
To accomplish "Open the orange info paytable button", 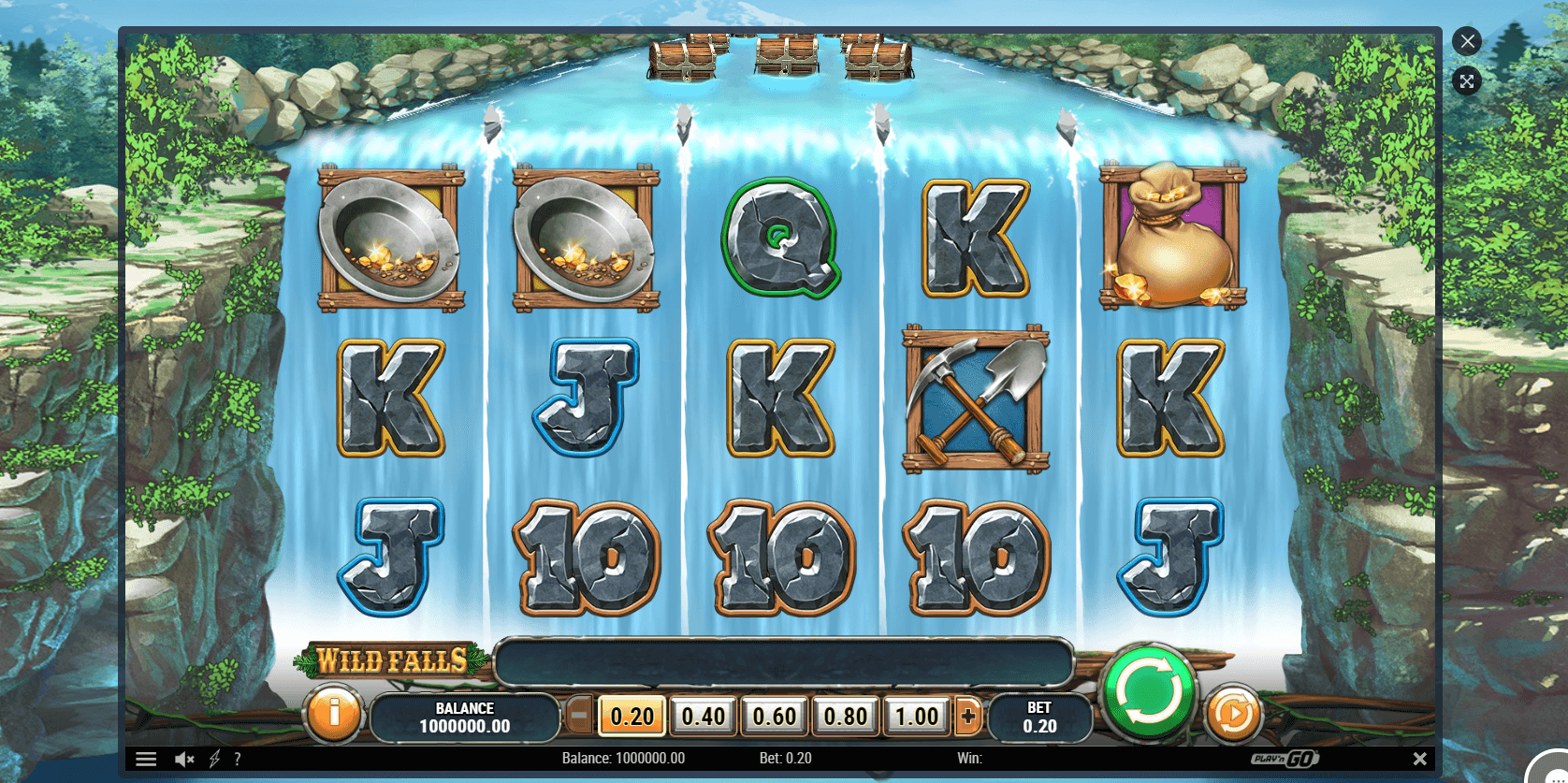I will click(333, 715).
